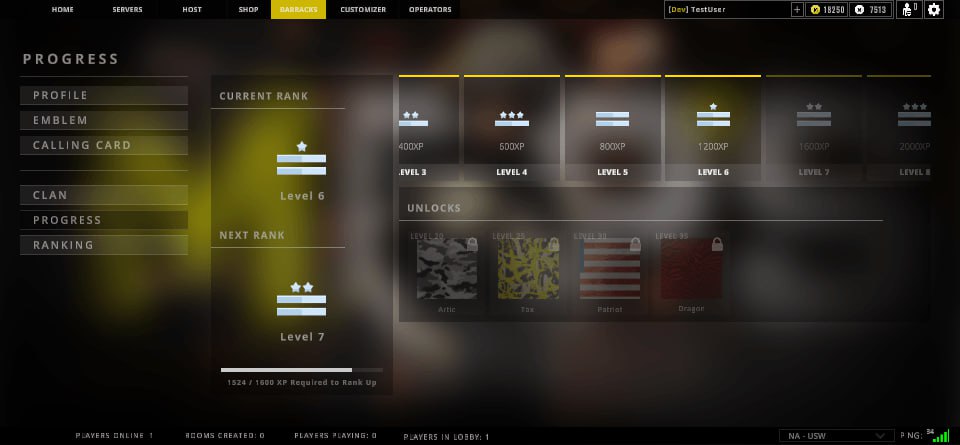The height and width of the screenshot is (445, 960).
Task: Click the plus button beside the username
Action: coord(796,10)
